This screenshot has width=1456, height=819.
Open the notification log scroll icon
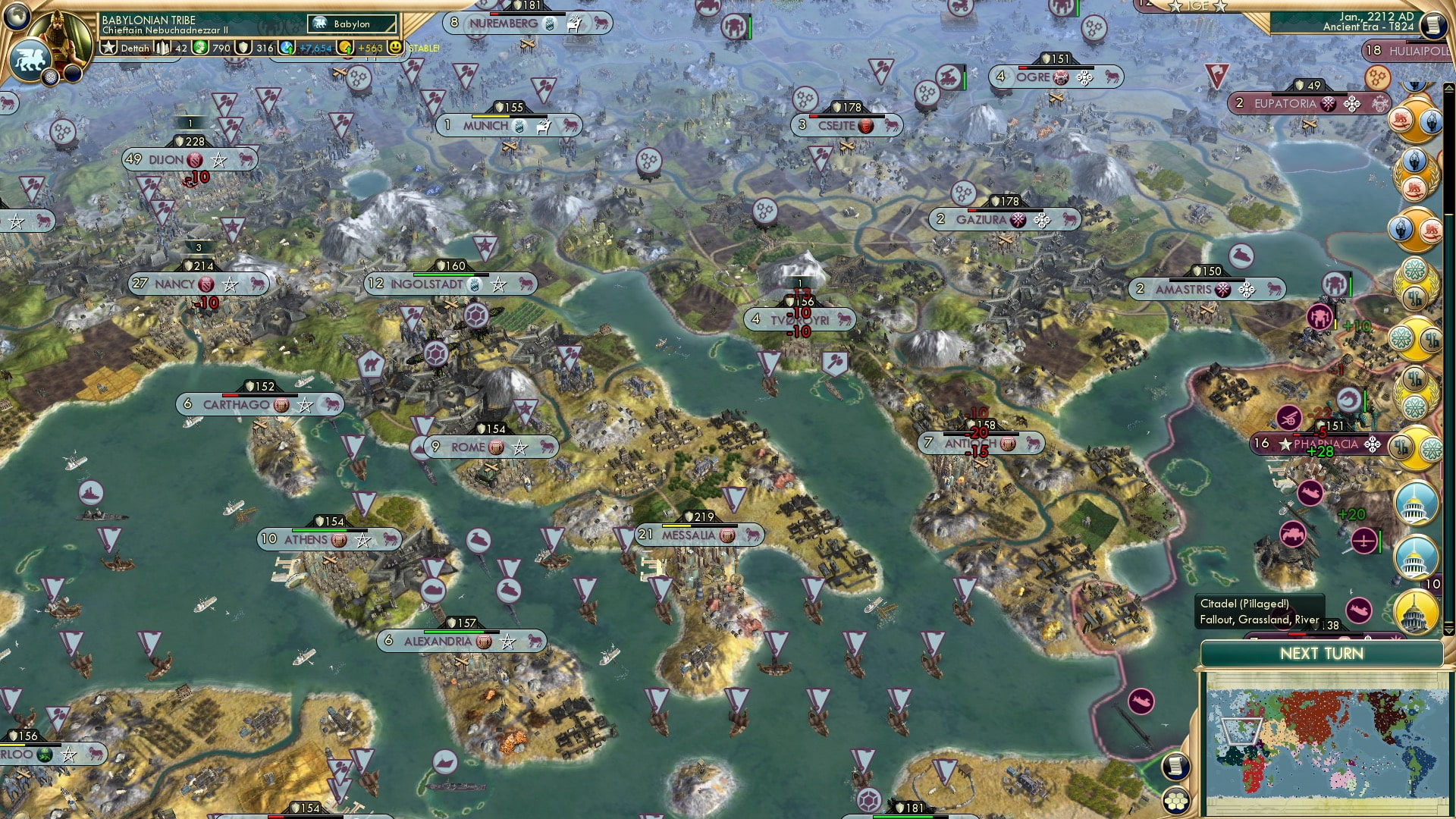pos(1175,767)
